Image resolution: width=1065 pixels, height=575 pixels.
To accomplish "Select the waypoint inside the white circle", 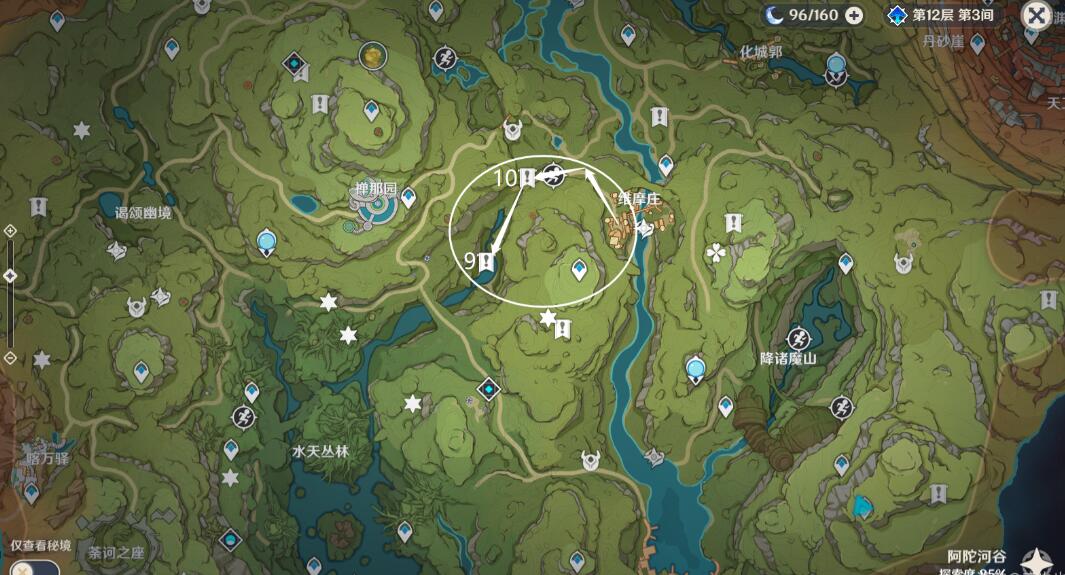I will pyautogui.click(x=579, y=268).
